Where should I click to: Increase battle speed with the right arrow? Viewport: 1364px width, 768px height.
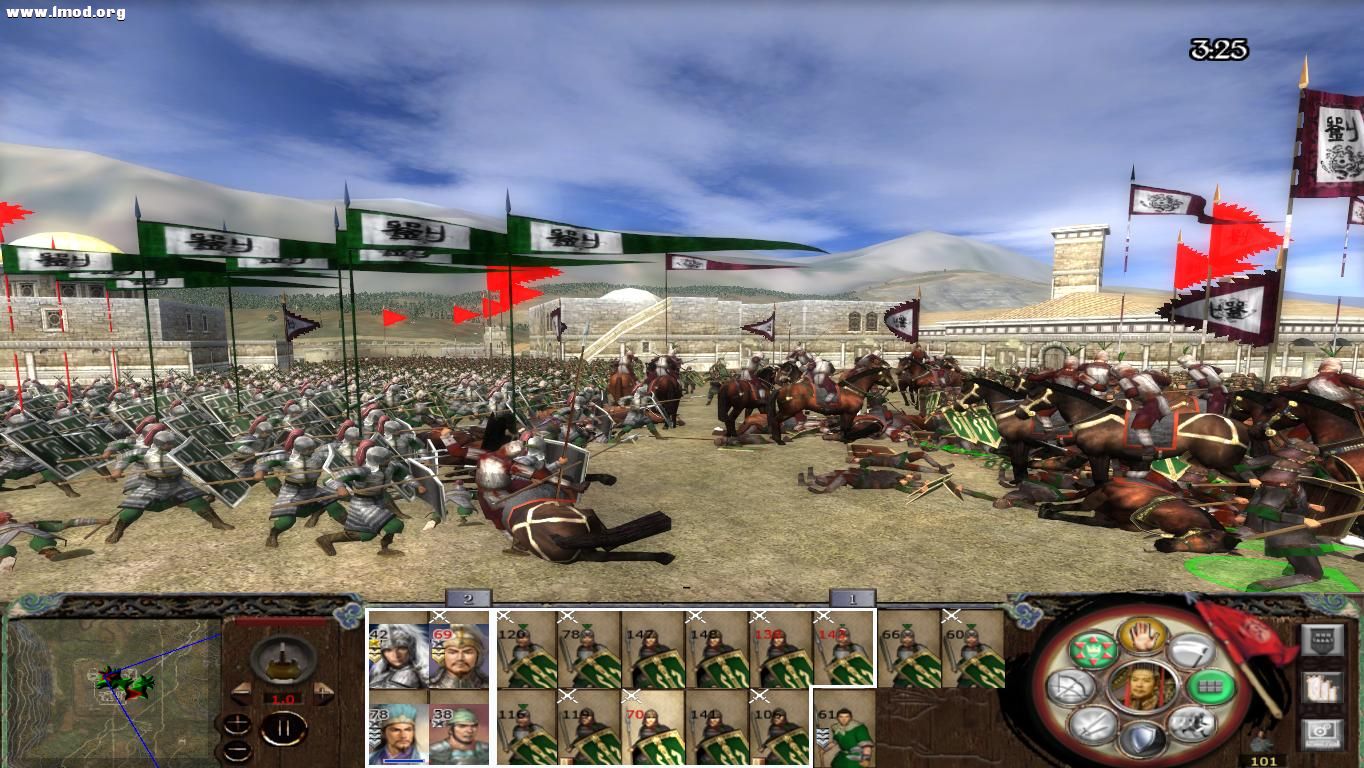click(x=322, y=693)
